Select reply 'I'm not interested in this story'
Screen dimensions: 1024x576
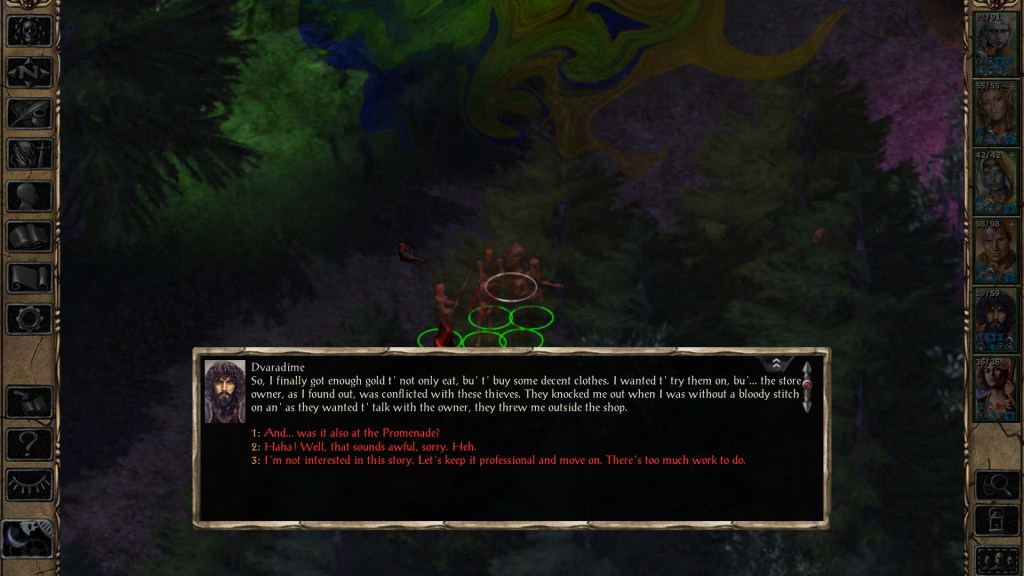505,460
